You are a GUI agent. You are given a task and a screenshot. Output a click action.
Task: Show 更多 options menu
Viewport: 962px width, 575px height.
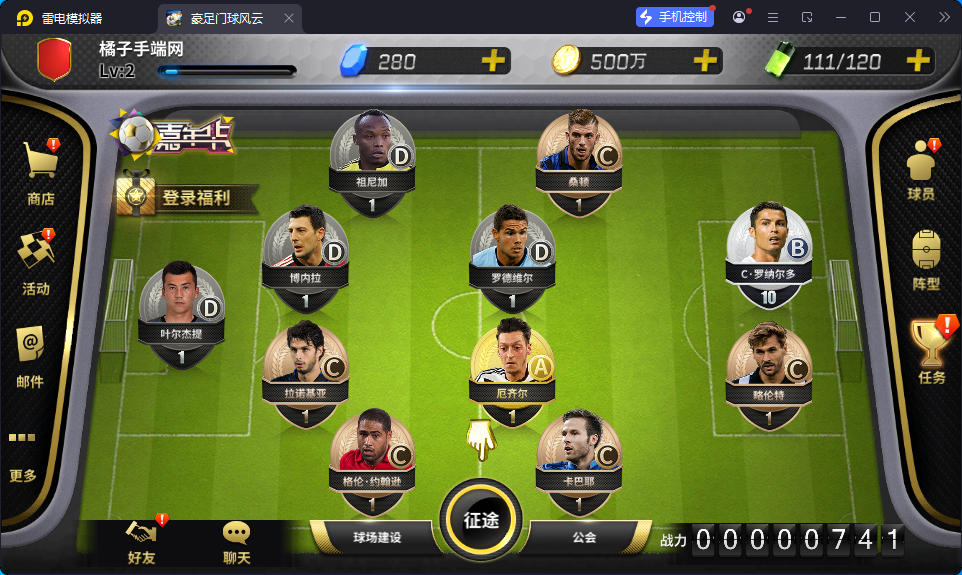click(23, 456)
